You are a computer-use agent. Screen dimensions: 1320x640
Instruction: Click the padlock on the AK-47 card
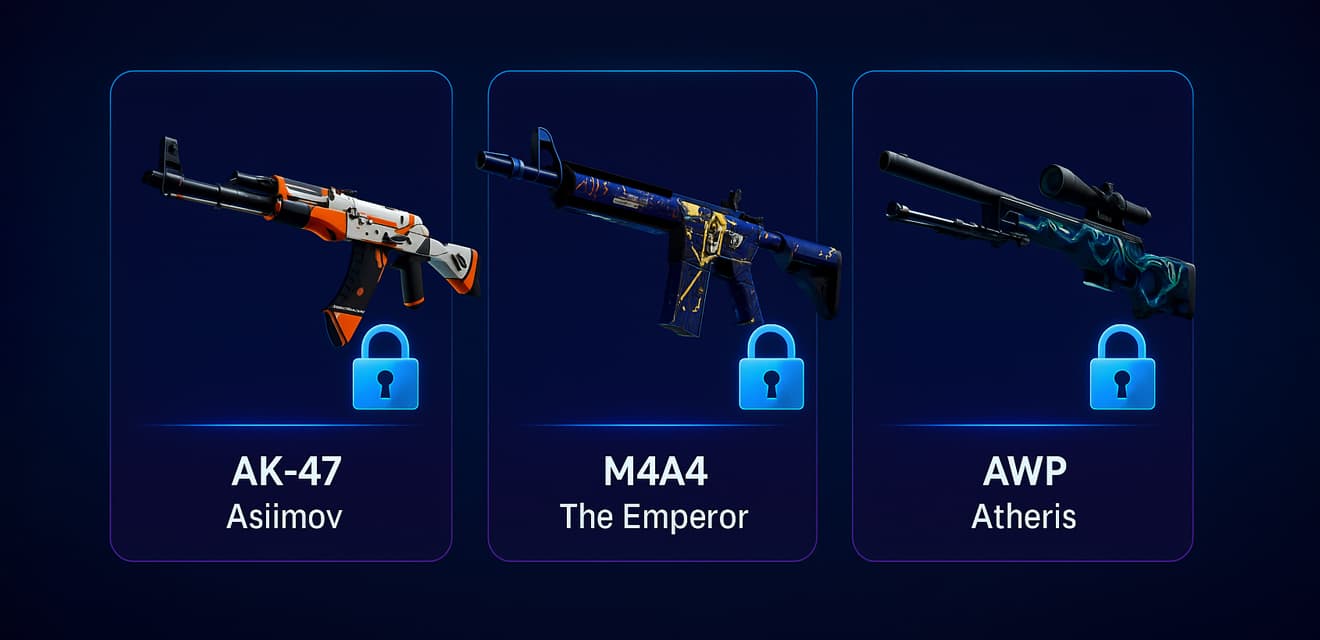coord(386,370)
